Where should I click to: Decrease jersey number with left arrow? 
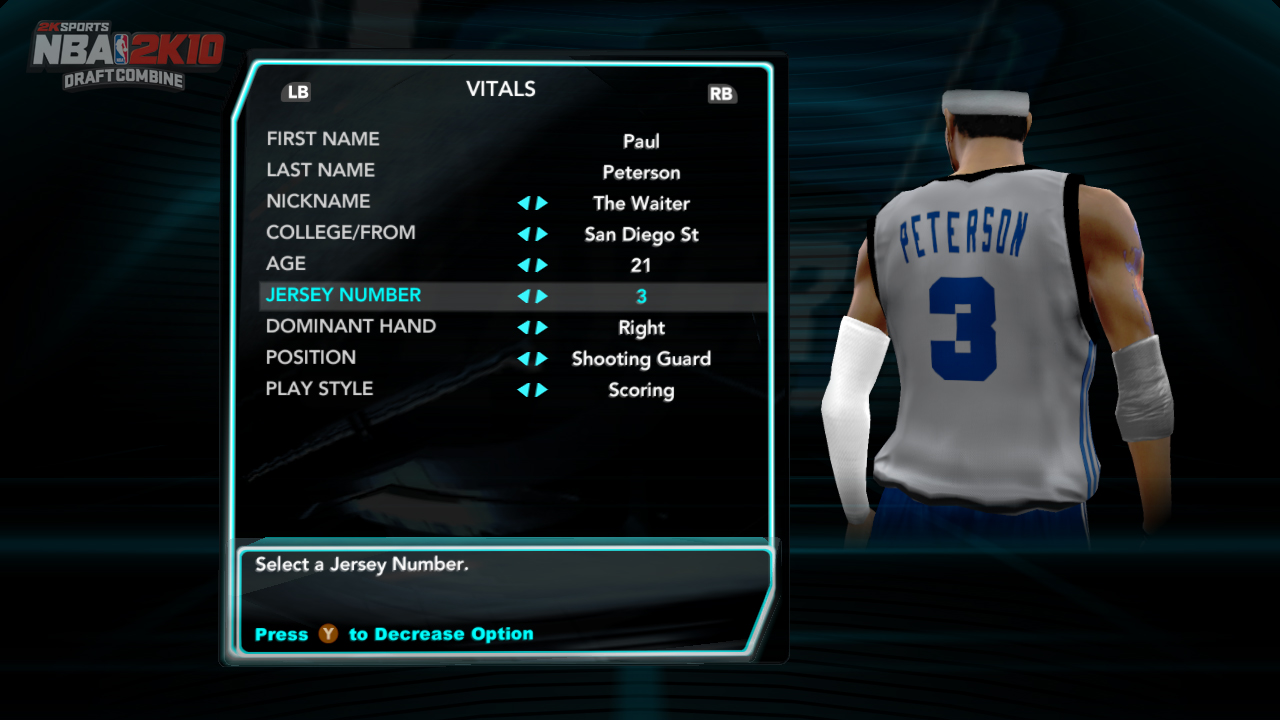point(523,296)
